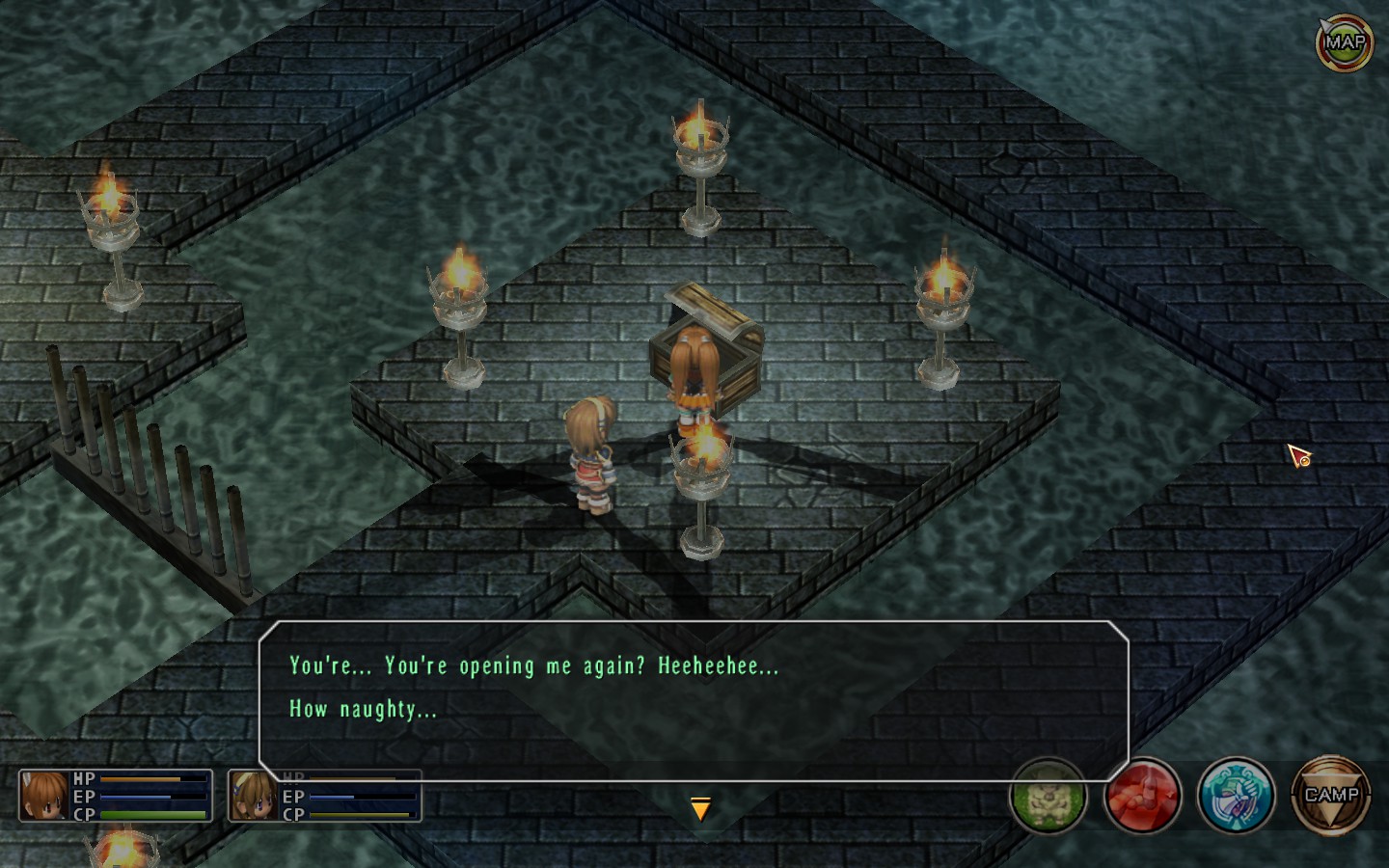Viewport: 1389px width, 868px height.
Task: Advance dialogue with the orange arrow
Action: (x=701, y=809)
